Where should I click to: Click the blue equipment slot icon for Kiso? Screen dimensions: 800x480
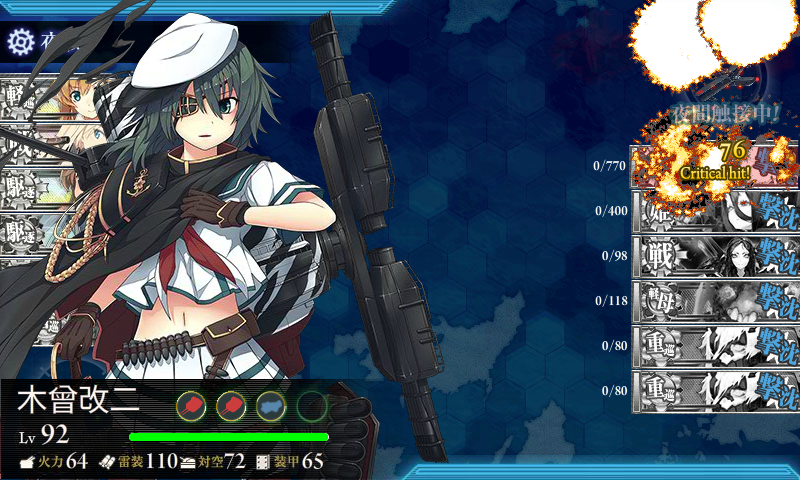[x=271, y=405]
